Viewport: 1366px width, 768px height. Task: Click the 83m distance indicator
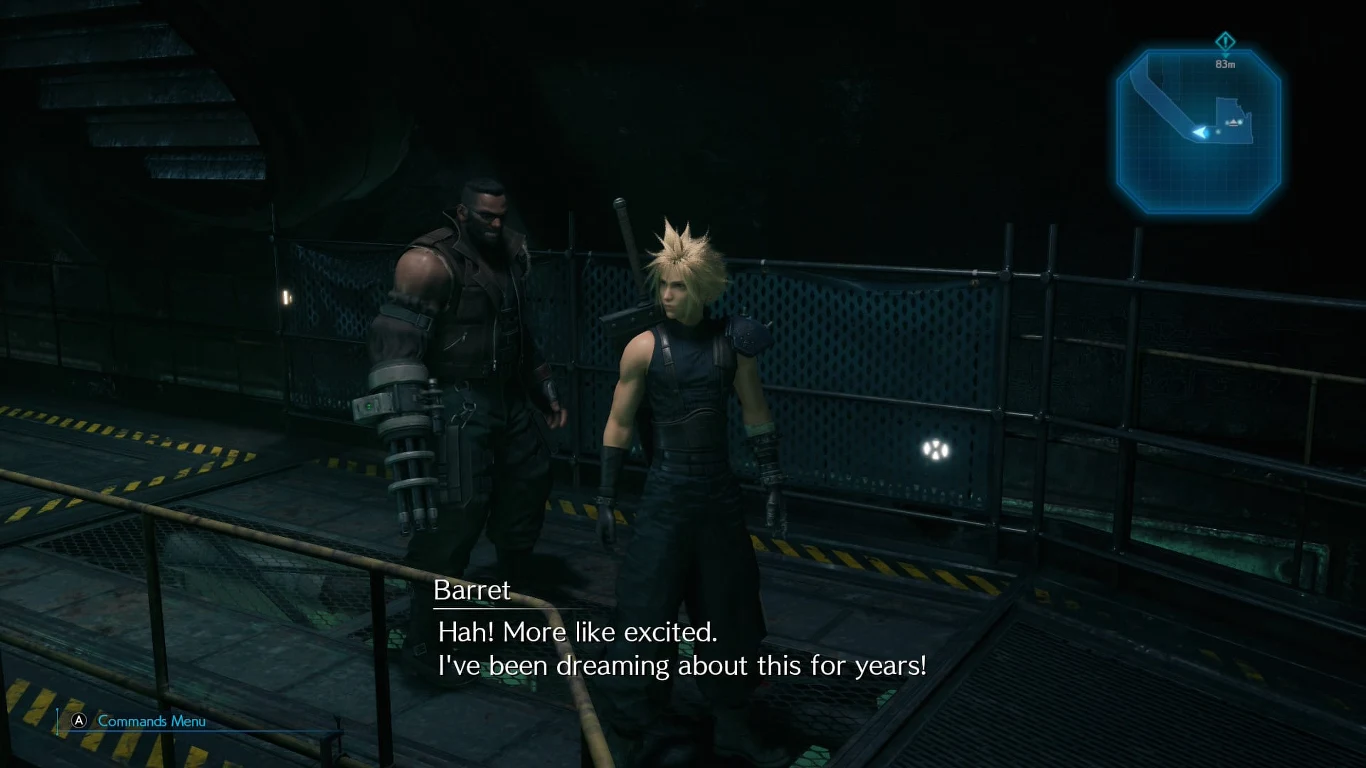pos(1226,63)
